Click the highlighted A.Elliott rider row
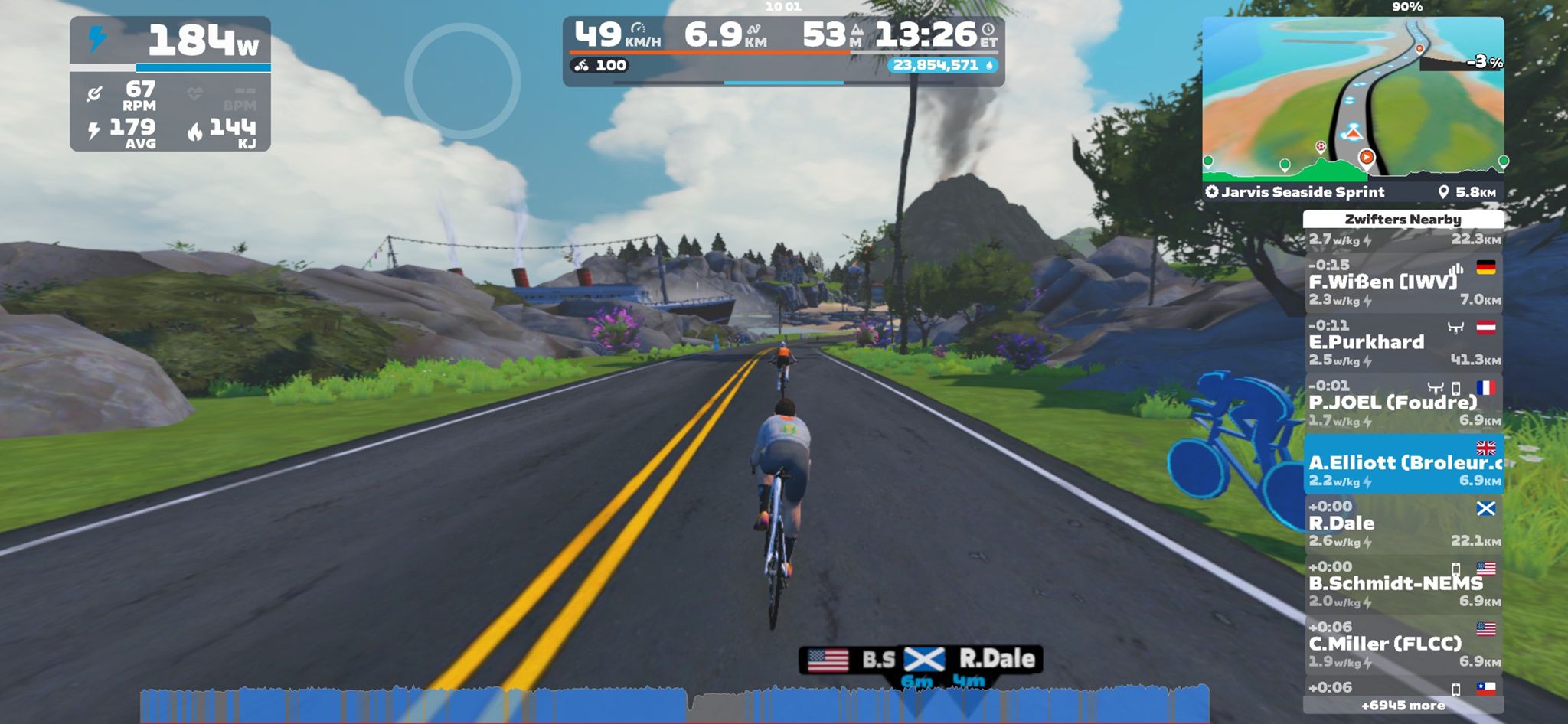The image size is (1568, 724). click(x=1403, y=464)
